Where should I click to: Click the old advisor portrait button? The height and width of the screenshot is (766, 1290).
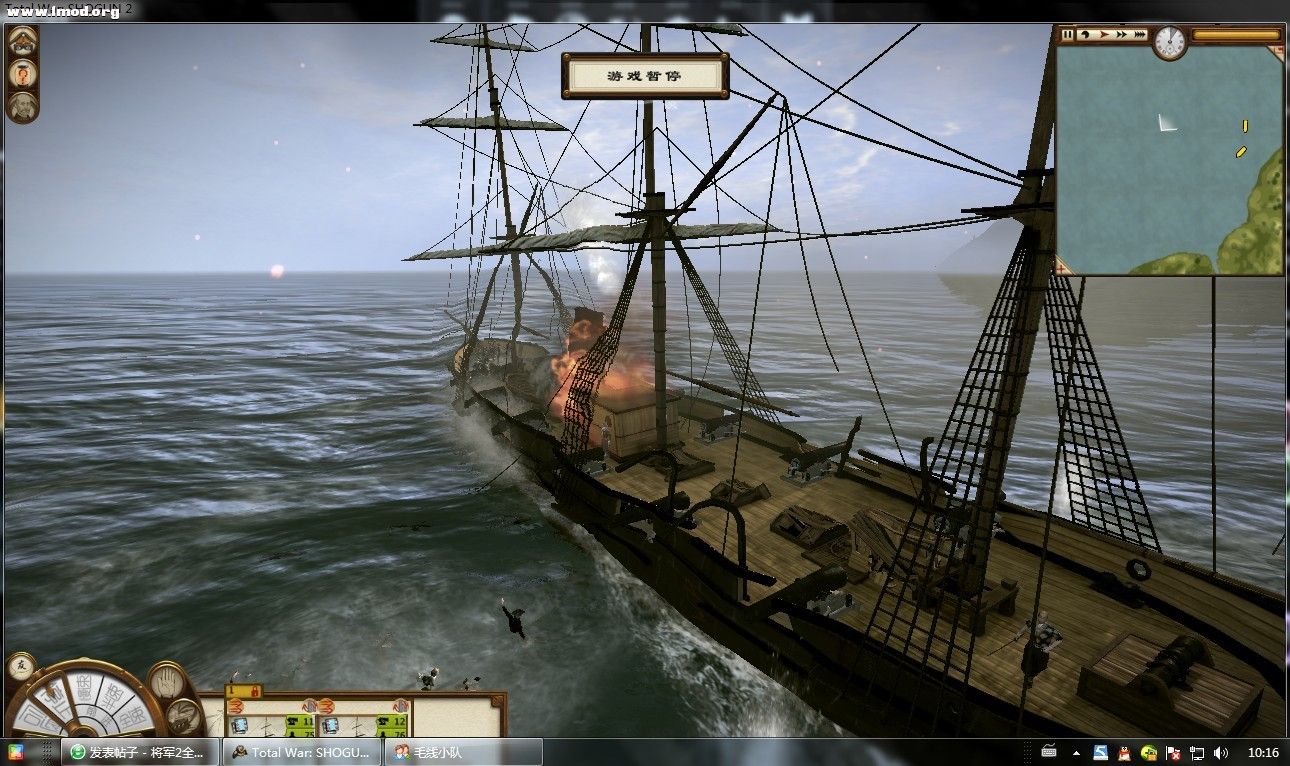[x=22, y=105]
